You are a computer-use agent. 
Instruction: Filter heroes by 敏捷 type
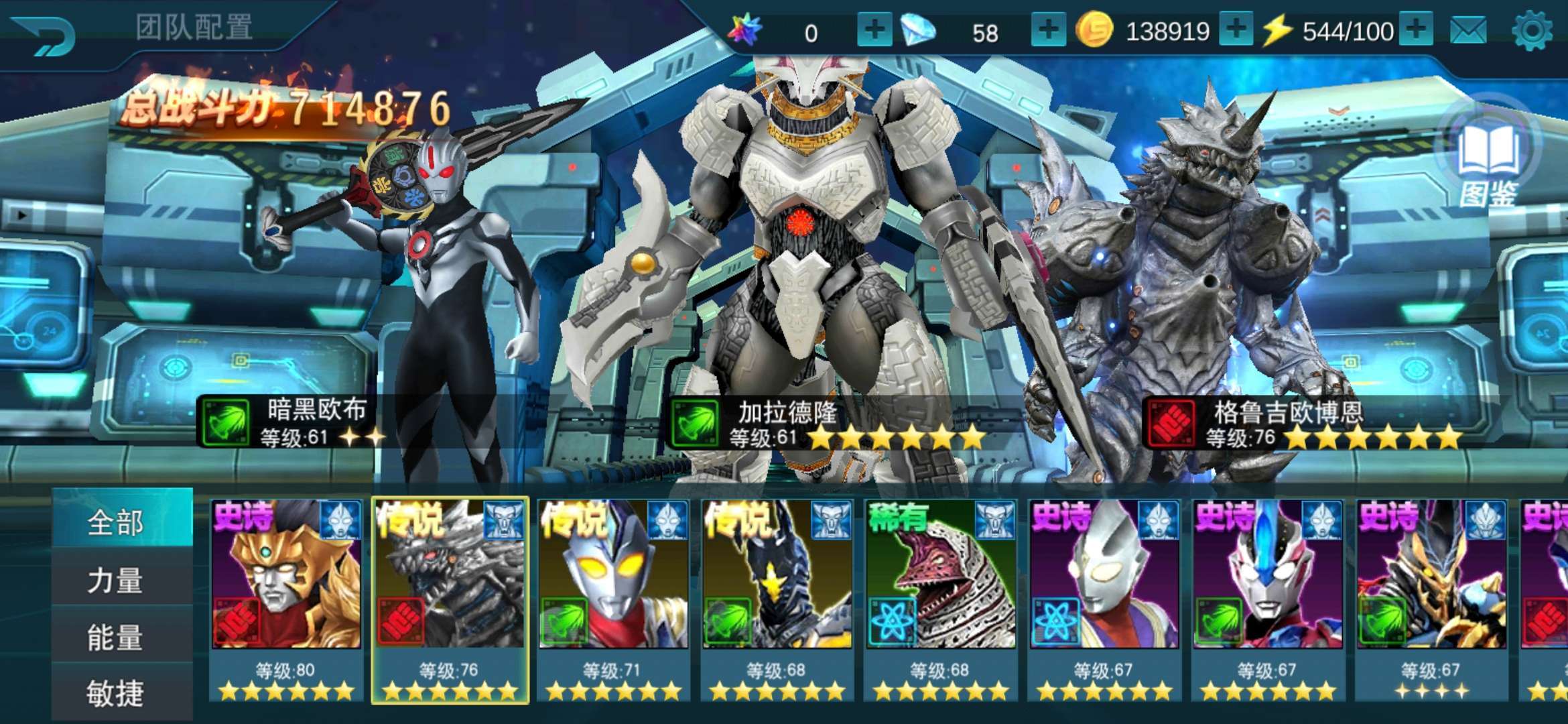pos(115,693)
